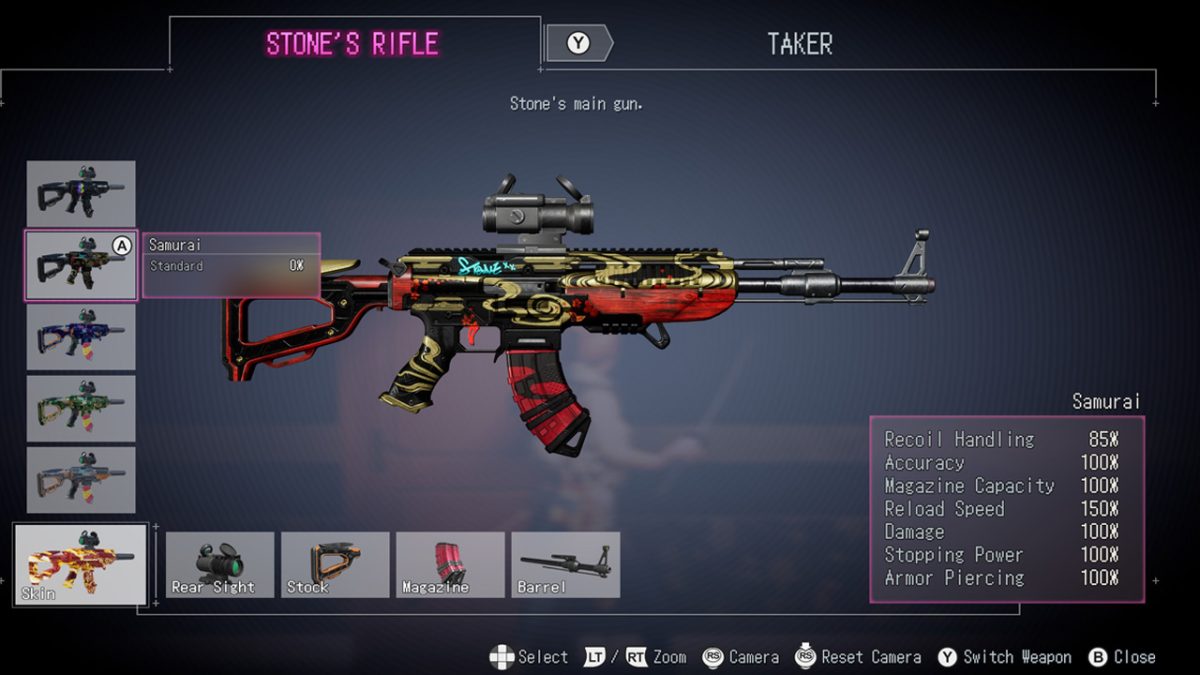The height and width of the screenshot is (675, 1200).
Task: Open the Magazine customization category
Action: (450, 565)
